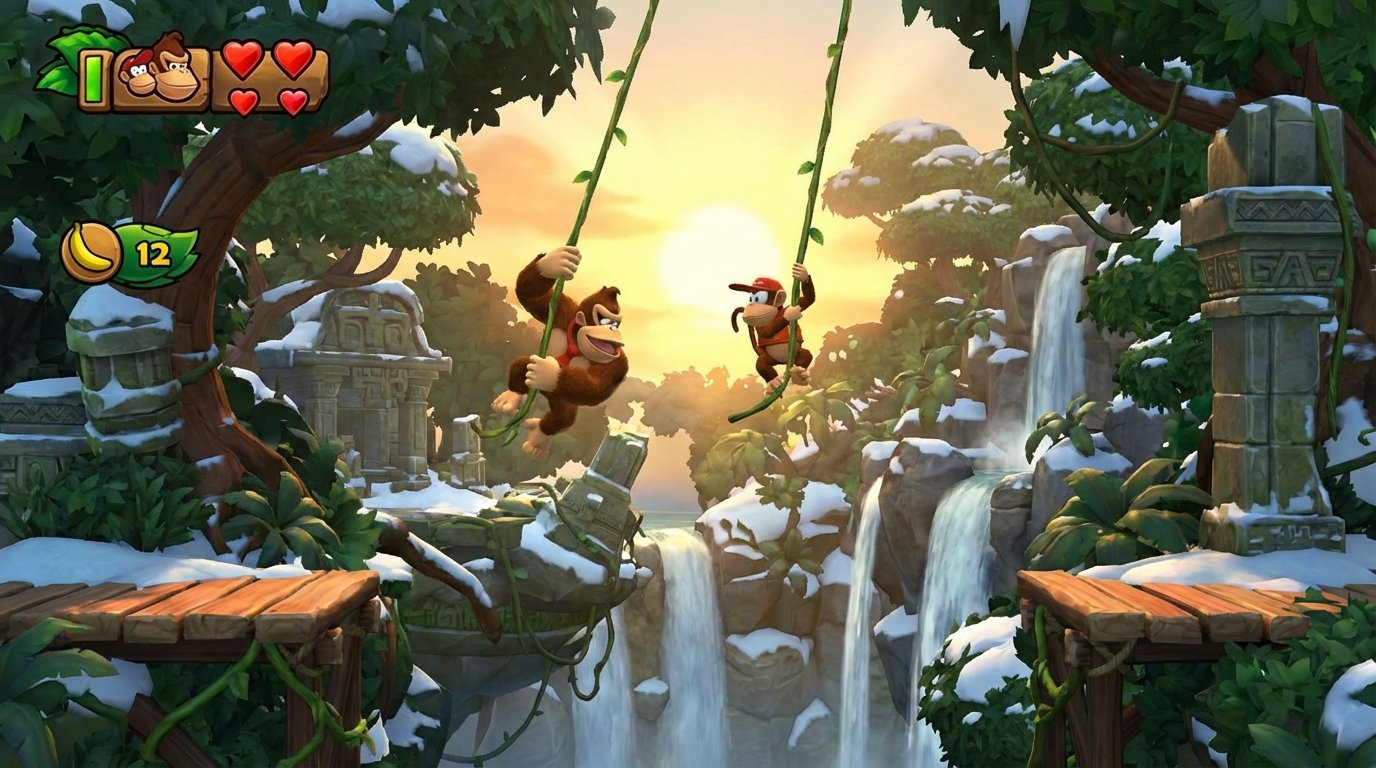1376x768 pixels.
Task: Click the Donkey Kong portrait in the HUD
Action: (x=176, y=74)
